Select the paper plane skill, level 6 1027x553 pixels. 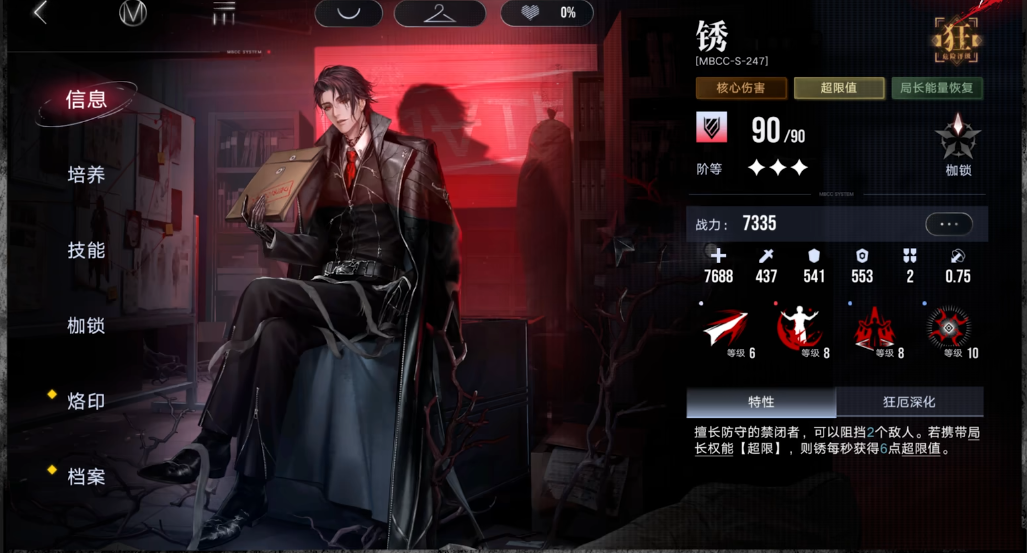pyautogui.click(x=725, y=329)
